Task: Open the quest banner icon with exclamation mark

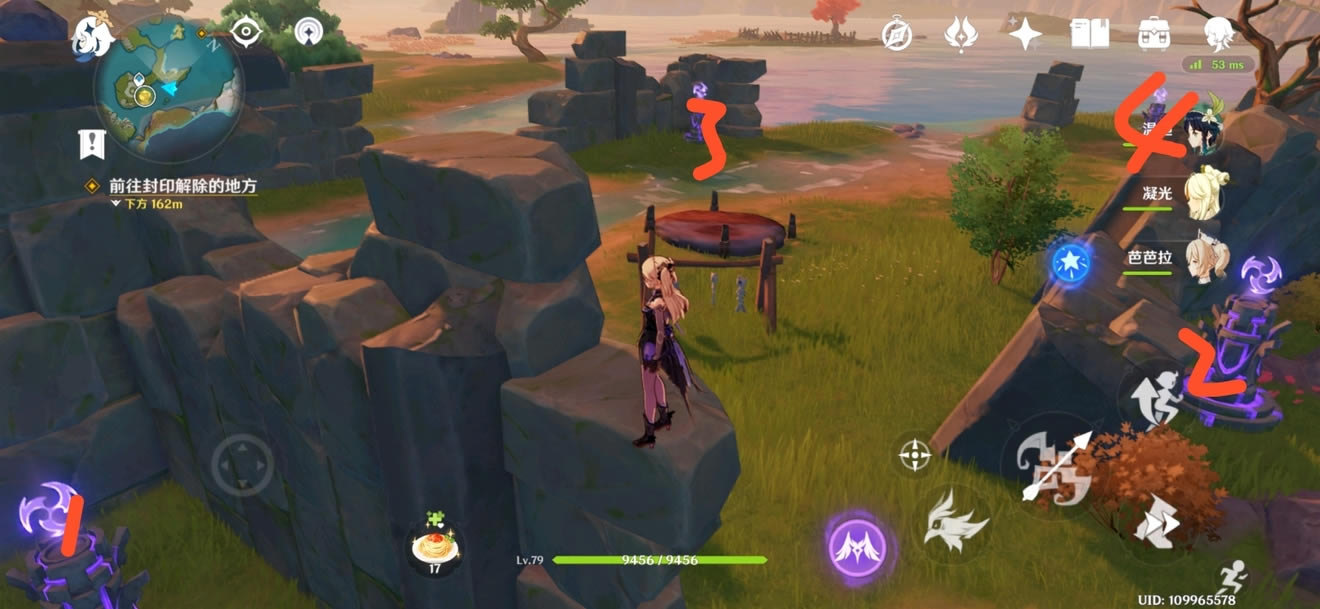Action: [x=93, y=144]
